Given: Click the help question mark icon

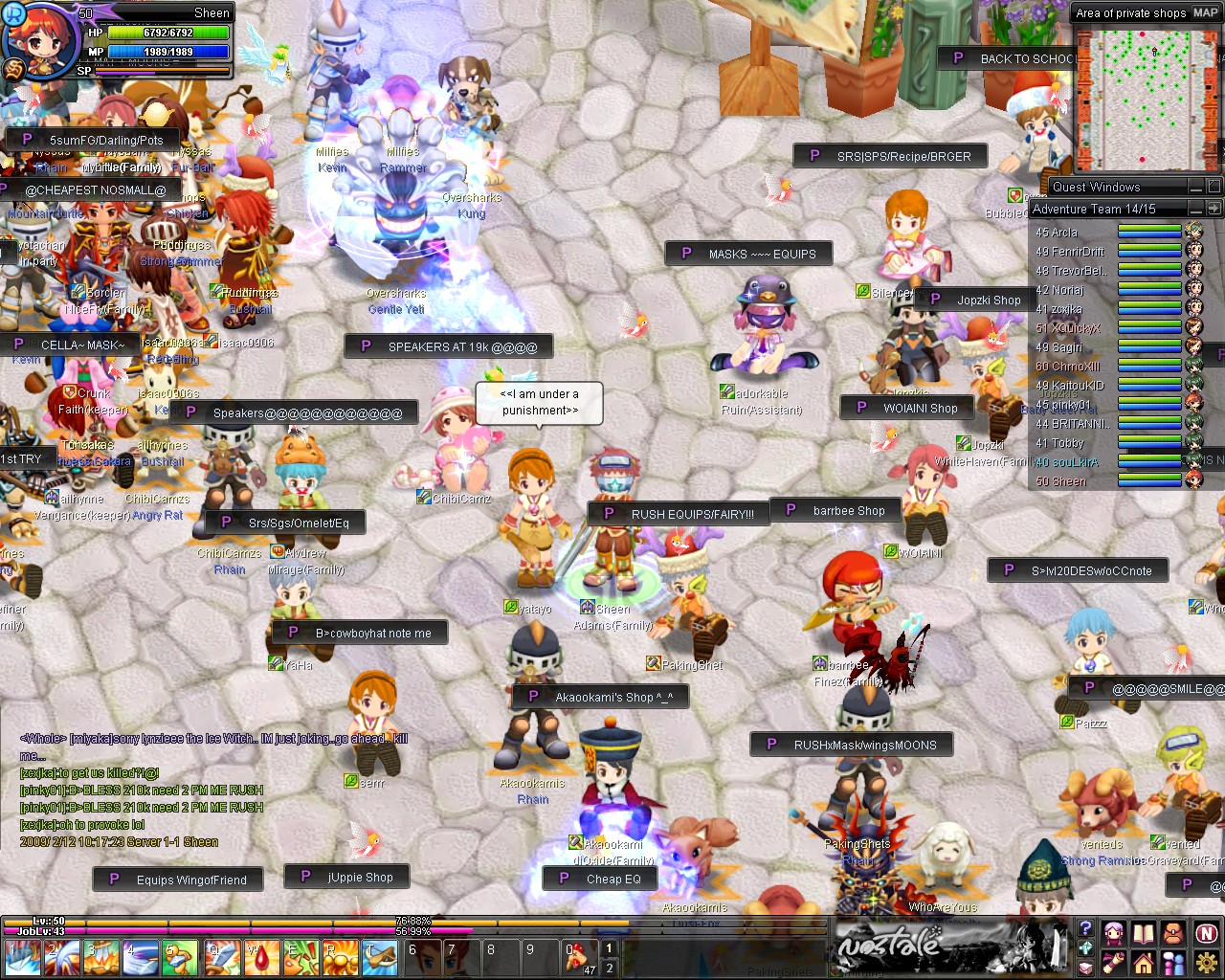Looking at the screenshot, I should pos(1085,928).
